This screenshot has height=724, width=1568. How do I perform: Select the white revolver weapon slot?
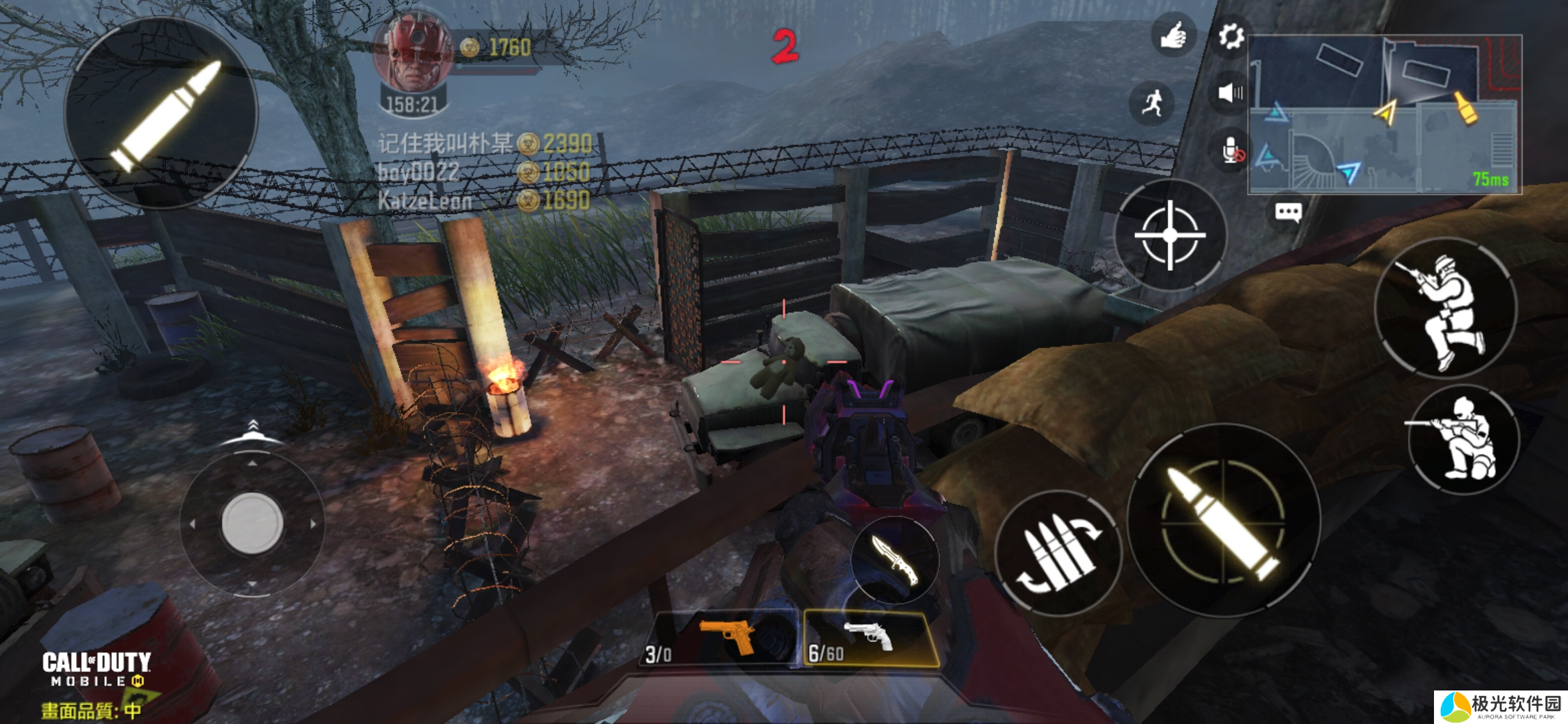(869, 639)
